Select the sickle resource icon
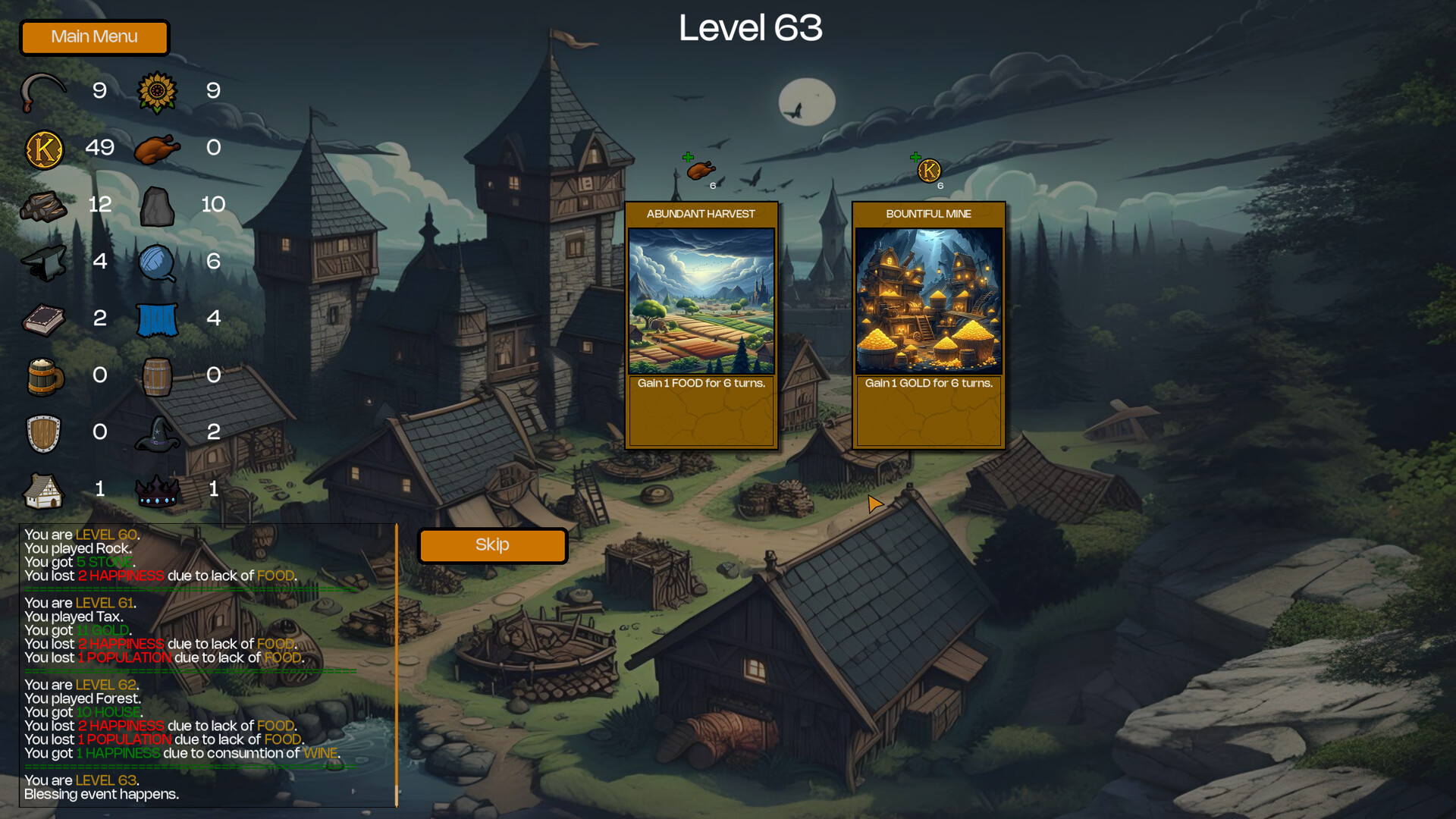Viewport: 1456px width, 819px height. pyautogui.click(x=42, y=91)
